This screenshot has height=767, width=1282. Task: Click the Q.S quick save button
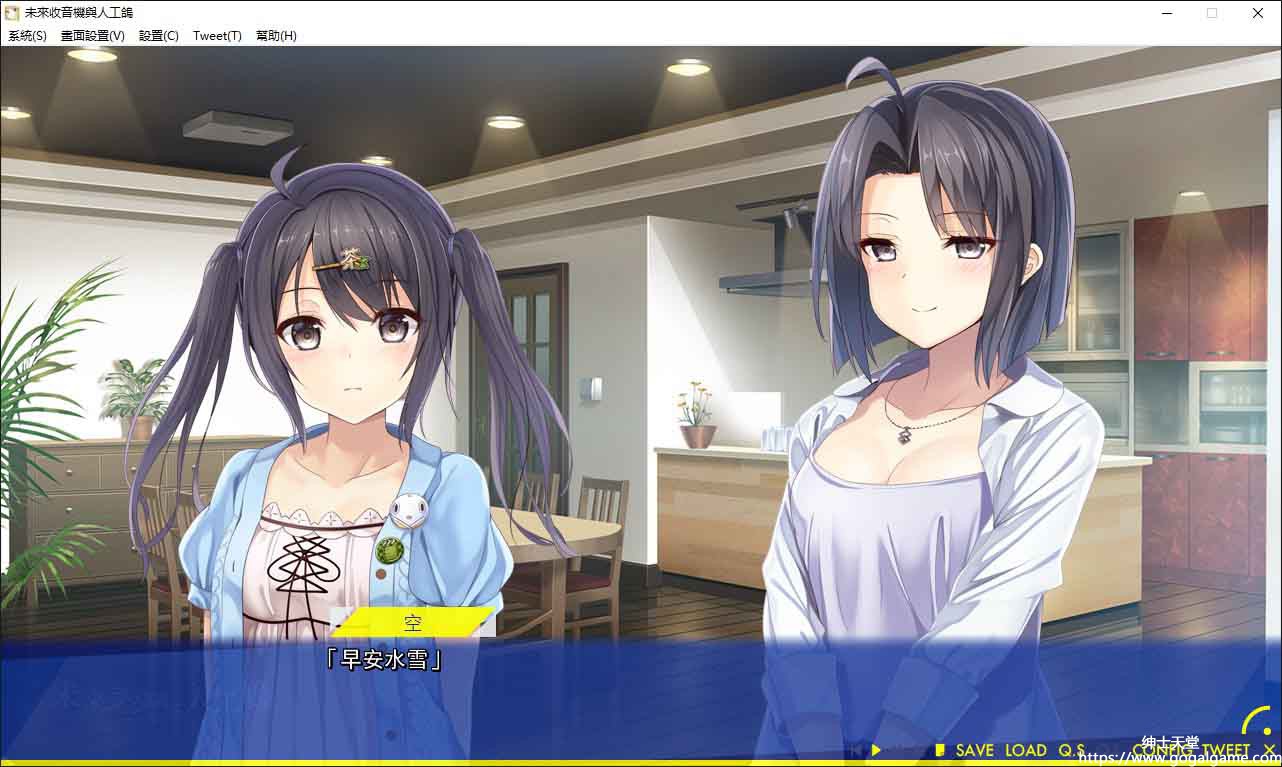click(1072, 750)
